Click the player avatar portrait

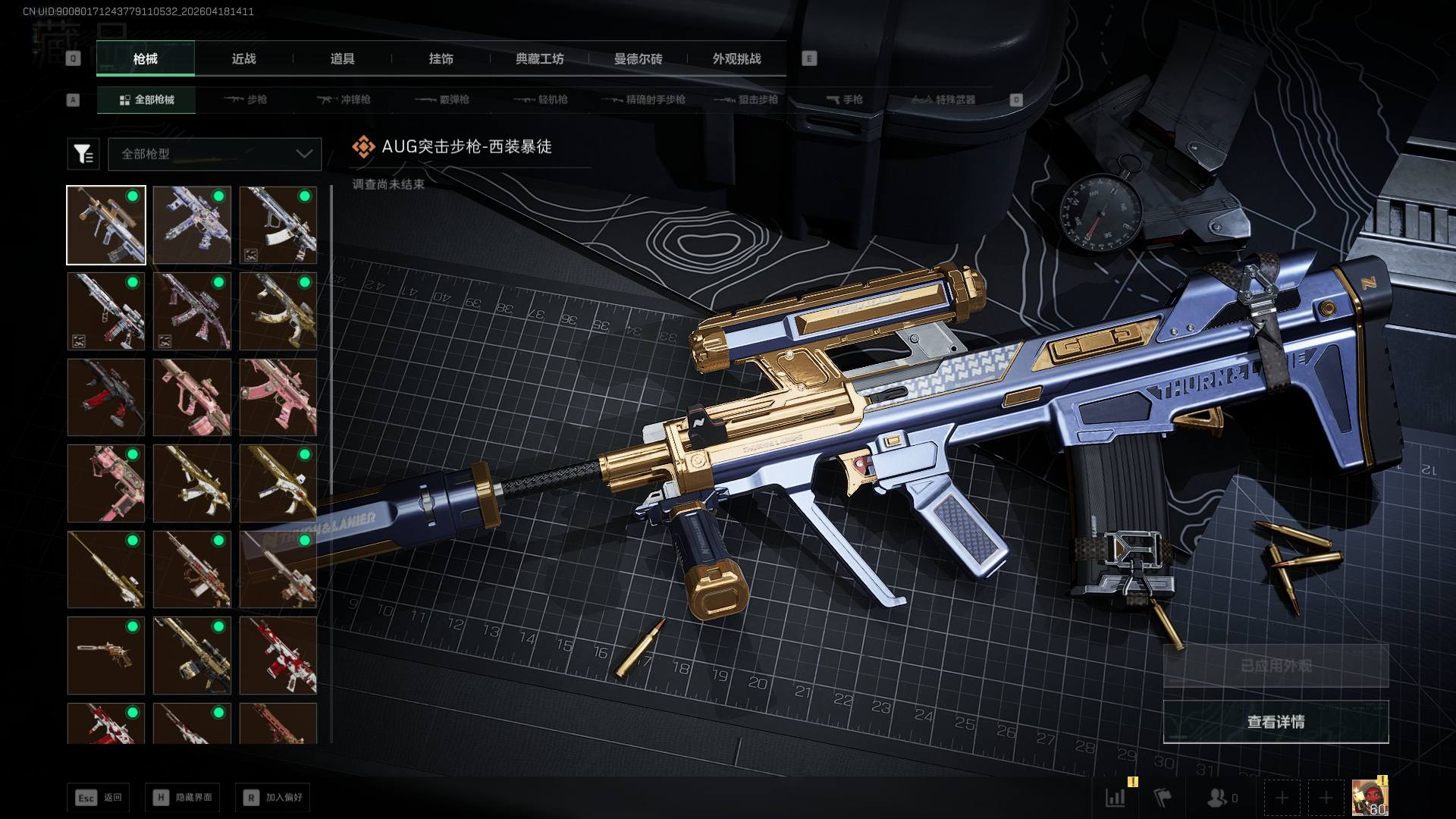coord(1370,798)
